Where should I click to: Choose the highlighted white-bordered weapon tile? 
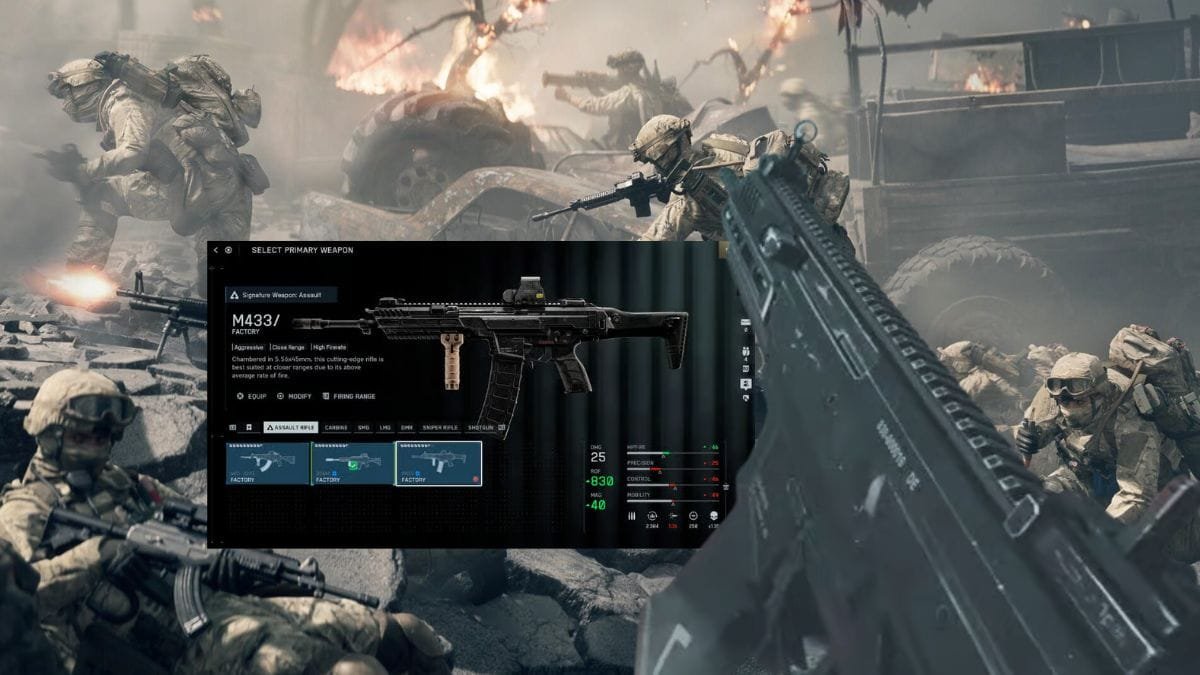pyautogui.click(x=439, y=463)
